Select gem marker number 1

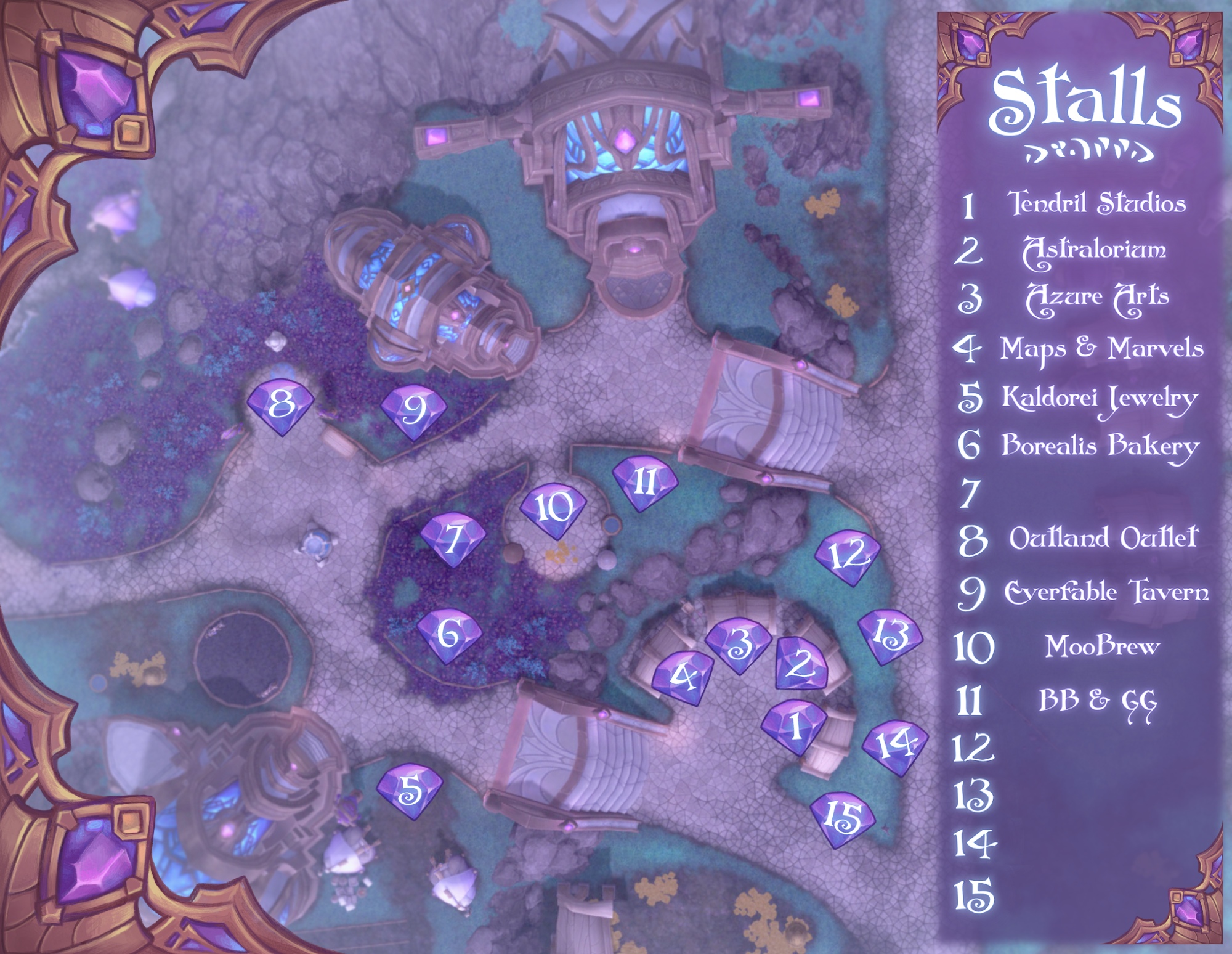pos(794,726)
